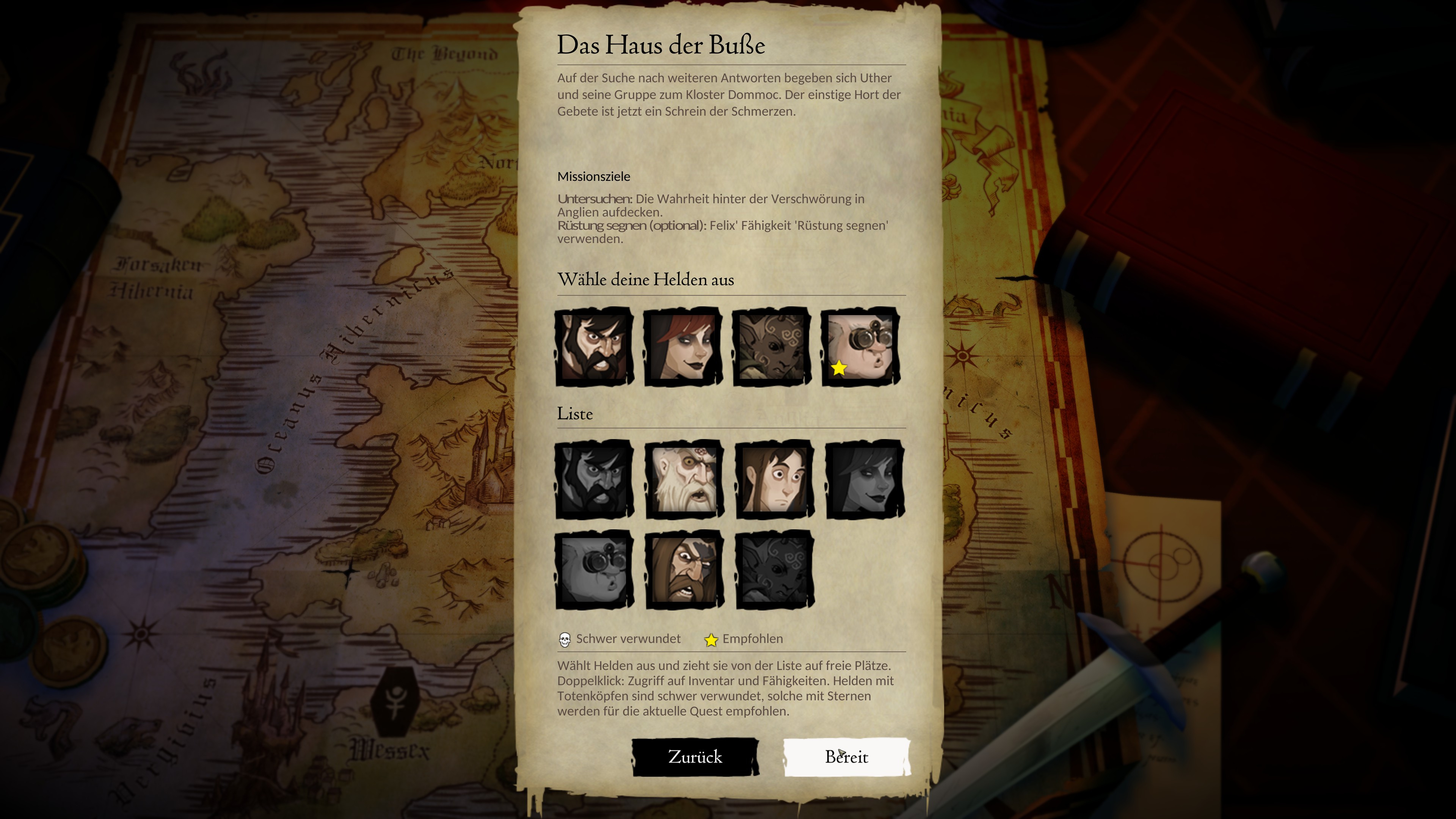
Task: Choose the greyed-out goggles hero in Liste
Action: [594, 570]
